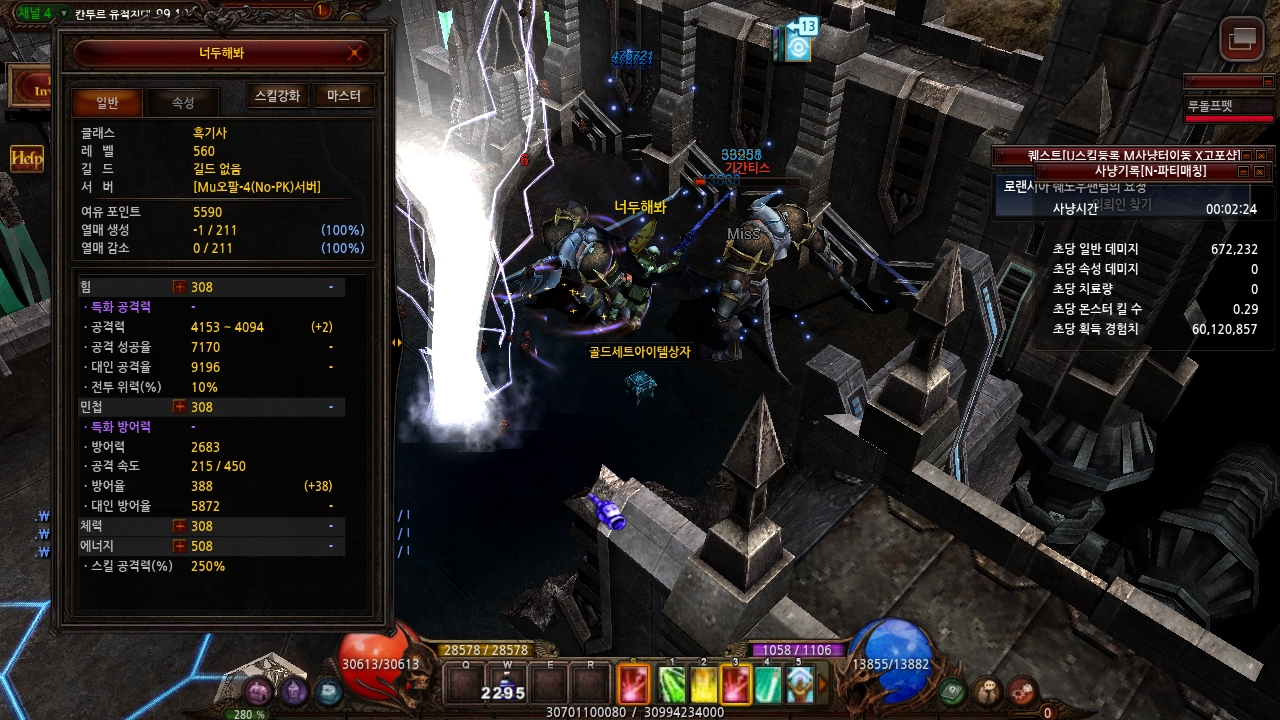Add a point to 민첩 stat
The image size is (1280, 720).
tap(180, 407)
